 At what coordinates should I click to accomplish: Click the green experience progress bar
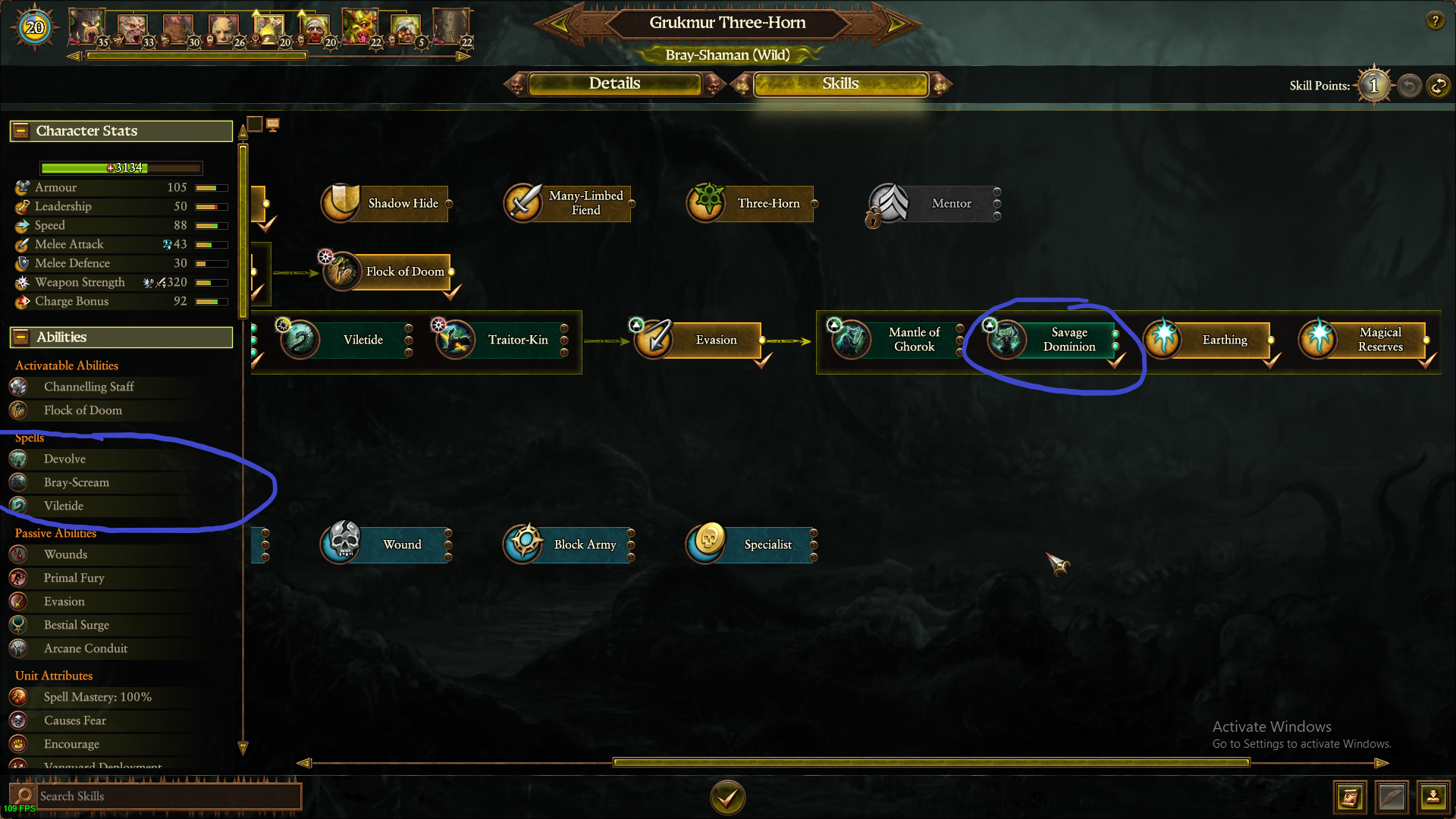pyautogui.click(x=120, y=168)
